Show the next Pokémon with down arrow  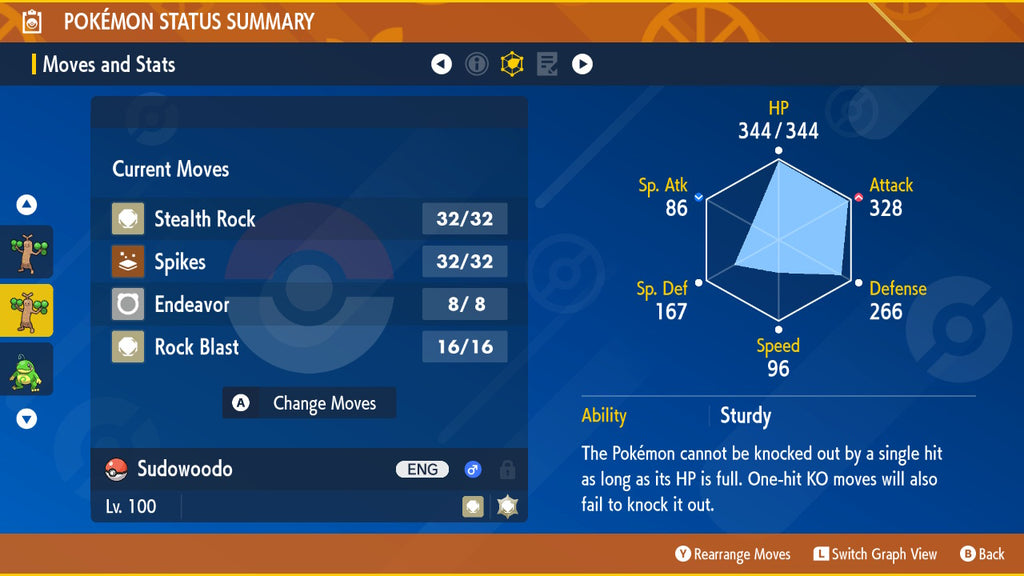27,419
